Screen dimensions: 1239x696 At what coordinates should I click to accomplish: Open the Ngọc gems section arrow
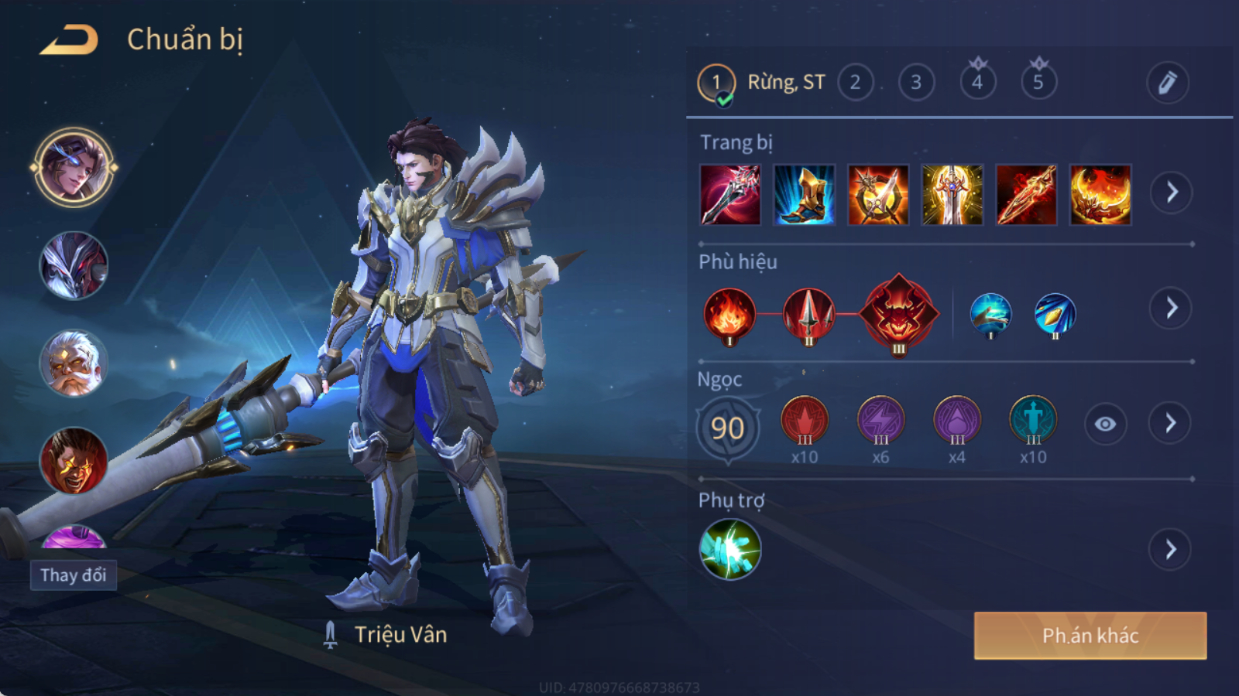1171,424
